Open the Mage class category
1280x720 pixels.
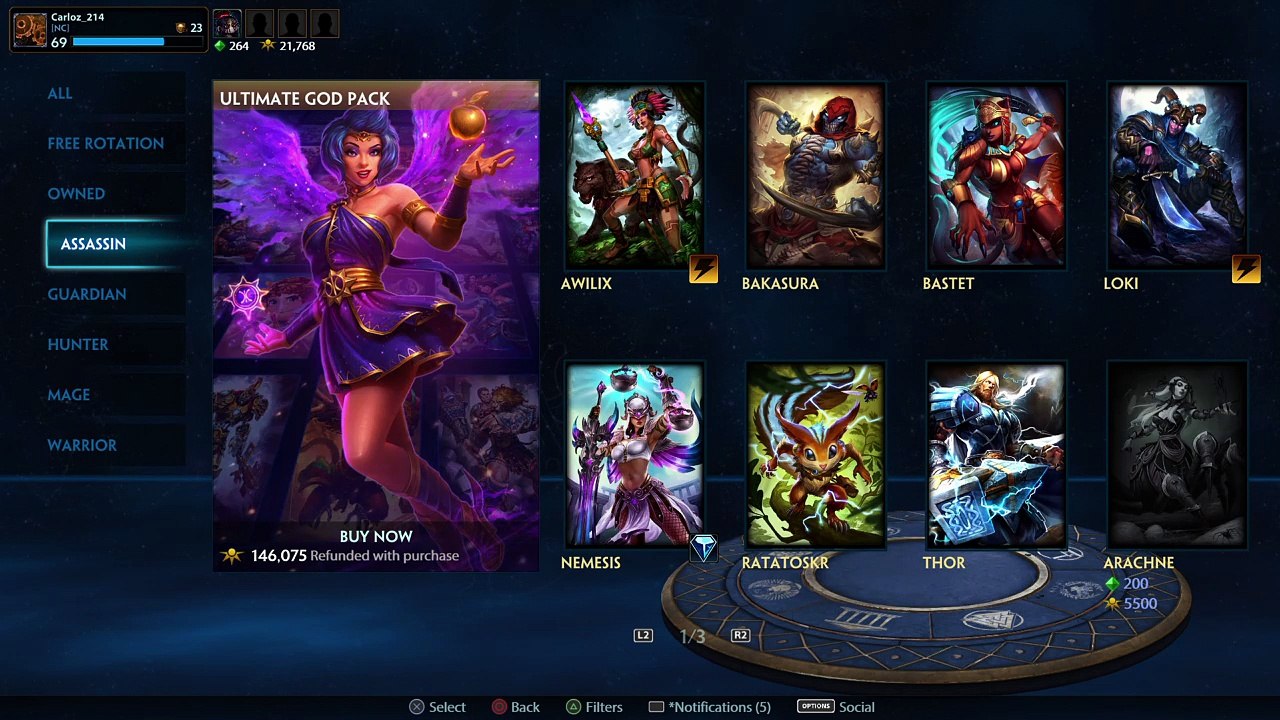(x=69, y=395)
